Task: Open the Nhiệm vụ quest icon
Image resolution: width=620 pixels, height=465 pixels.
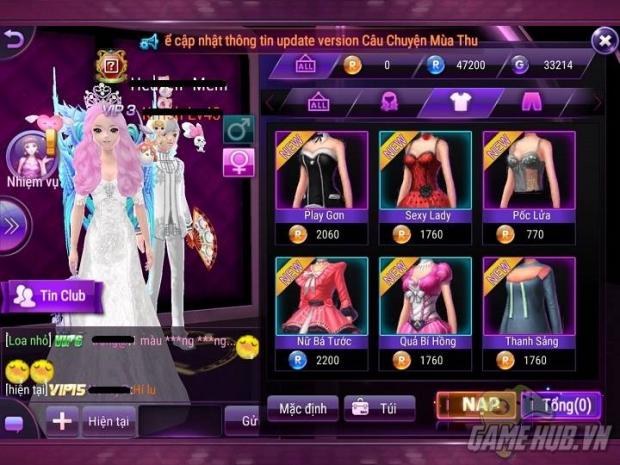Action: 28,160
